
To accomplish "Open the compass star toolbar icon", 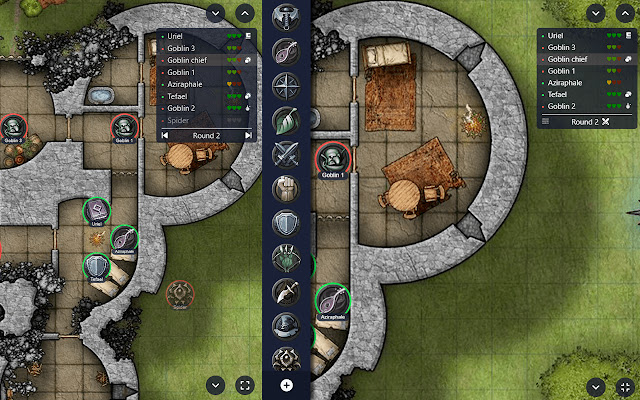I will pyautogui.click(x=286, y=84).
